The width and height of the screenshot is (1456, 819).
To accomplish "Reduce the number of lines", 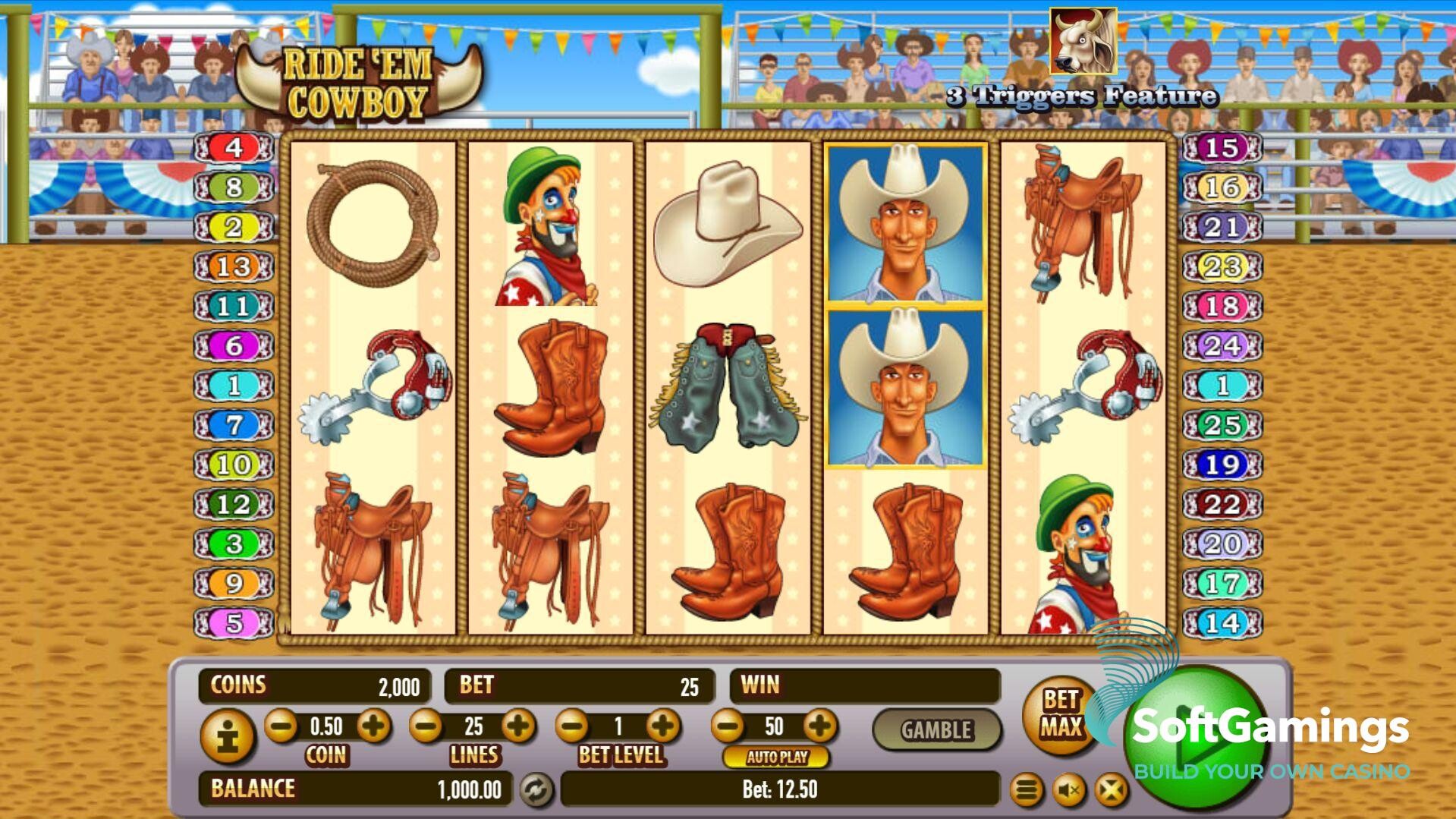I will click(426, 726).
